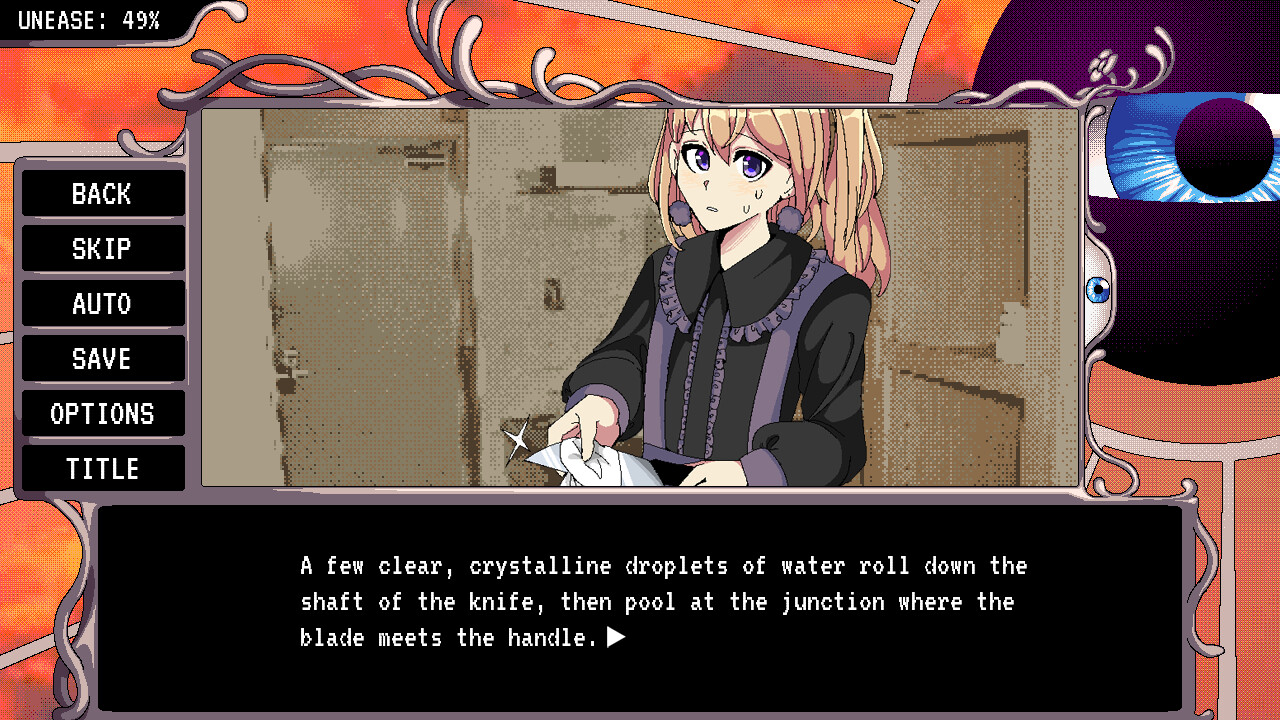This screenshot has width=1280, height=720.
Task: Enable AUTO mode for automatic text advance
Action: click(103, 303)
